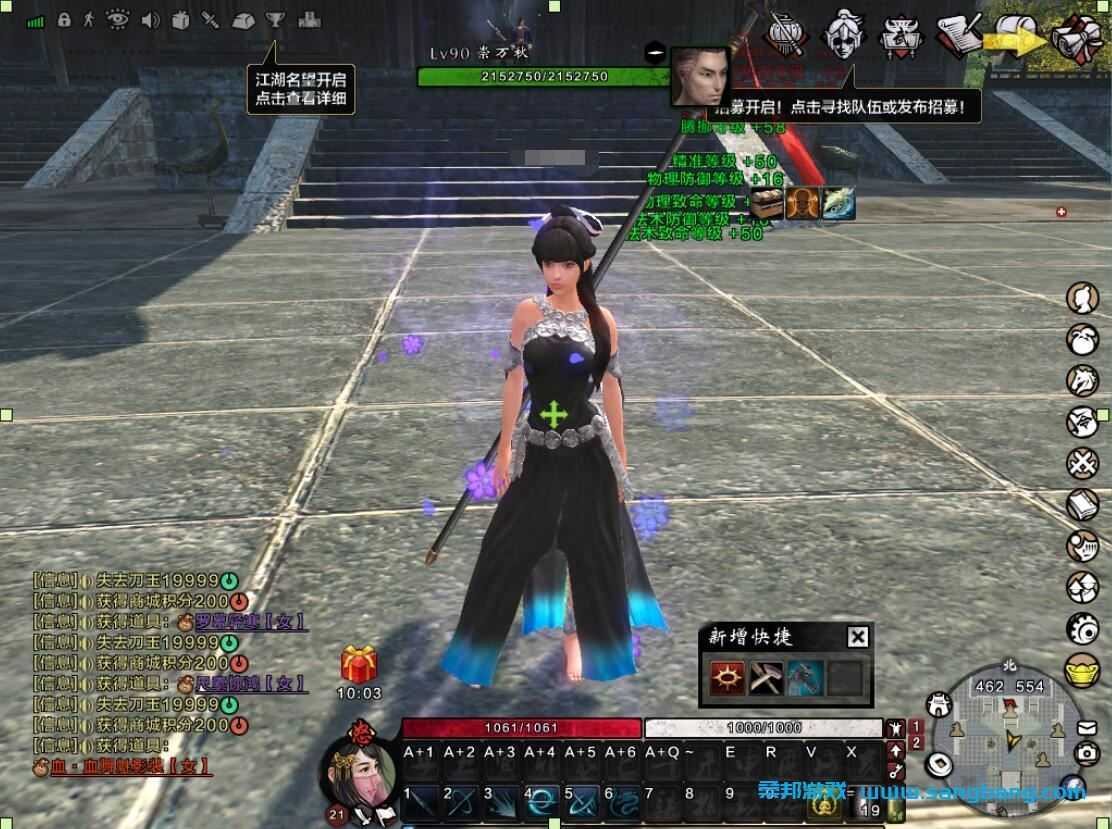
Task: Switch to hotbar page 2
Action: (915, 743)
